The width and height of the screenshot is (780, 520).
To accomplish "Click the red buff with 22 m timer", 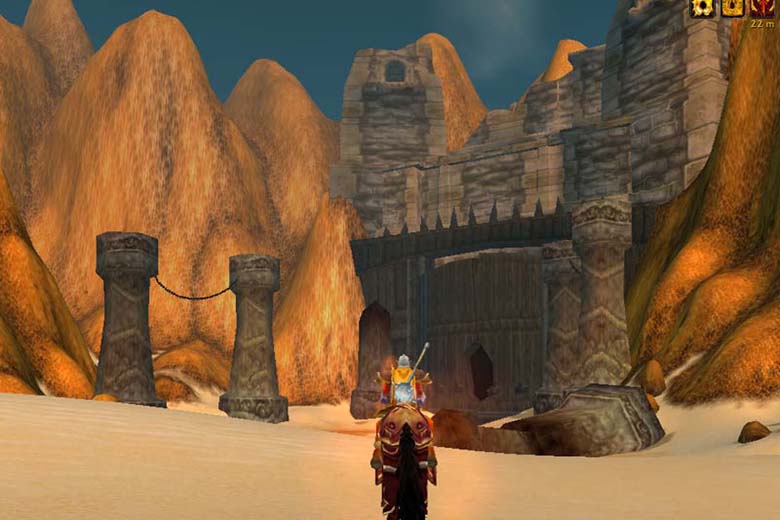I will (763, 8).
